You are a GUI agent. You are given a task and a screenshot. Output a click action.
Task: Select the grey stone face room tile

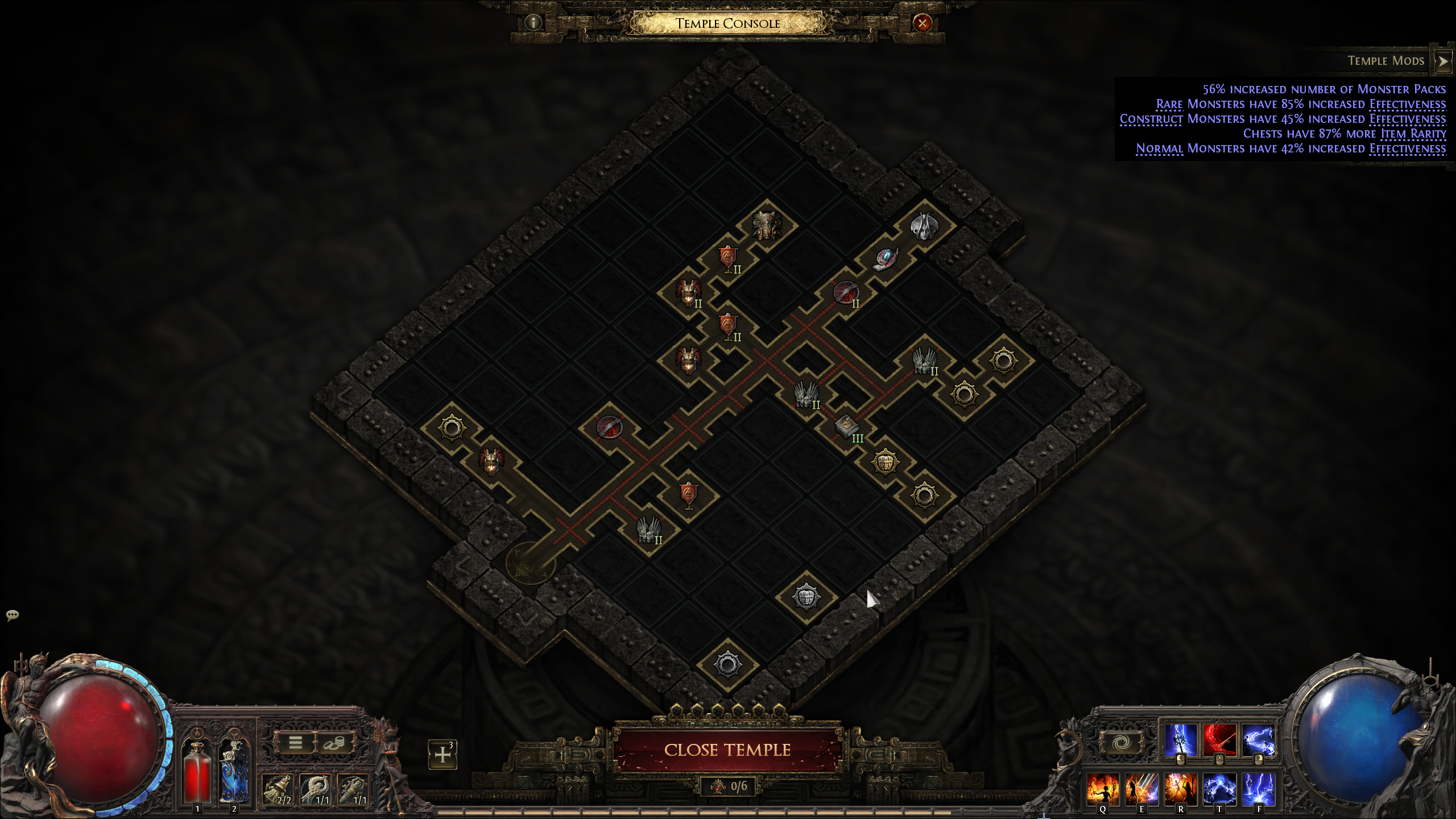click(806, 597)
